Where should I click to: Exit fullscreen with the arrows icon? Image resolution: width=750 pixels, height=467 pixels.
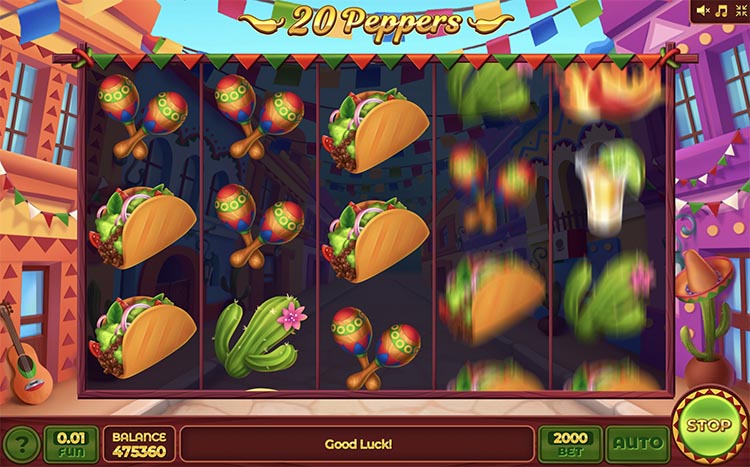coord(737,11)
